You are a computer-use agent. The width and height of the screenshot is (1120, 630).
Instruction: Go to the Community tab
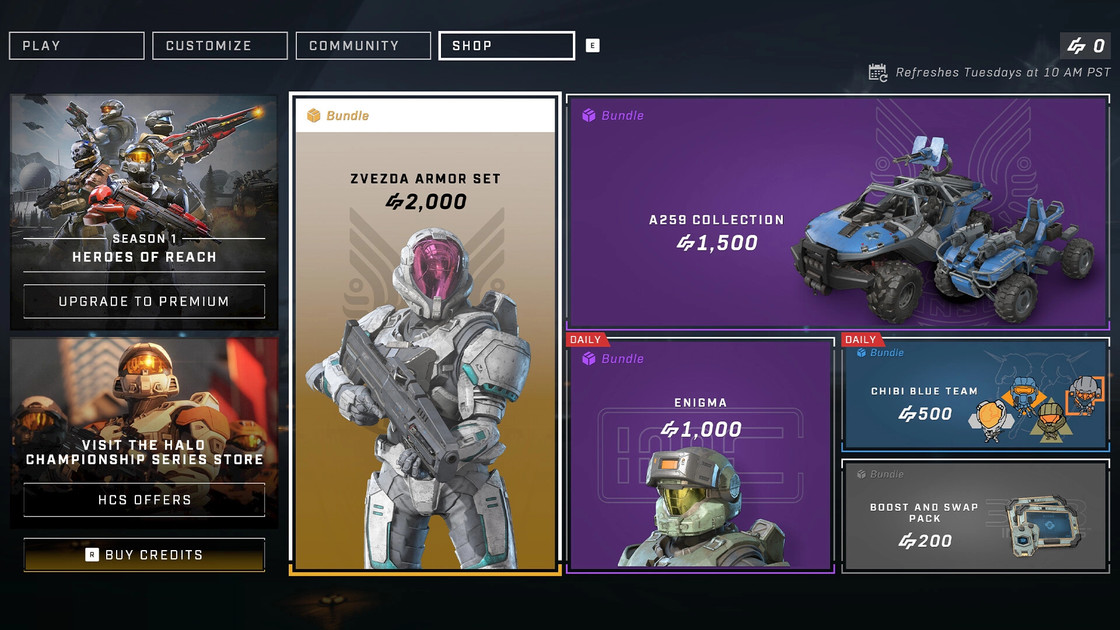[x=363, y=46]
